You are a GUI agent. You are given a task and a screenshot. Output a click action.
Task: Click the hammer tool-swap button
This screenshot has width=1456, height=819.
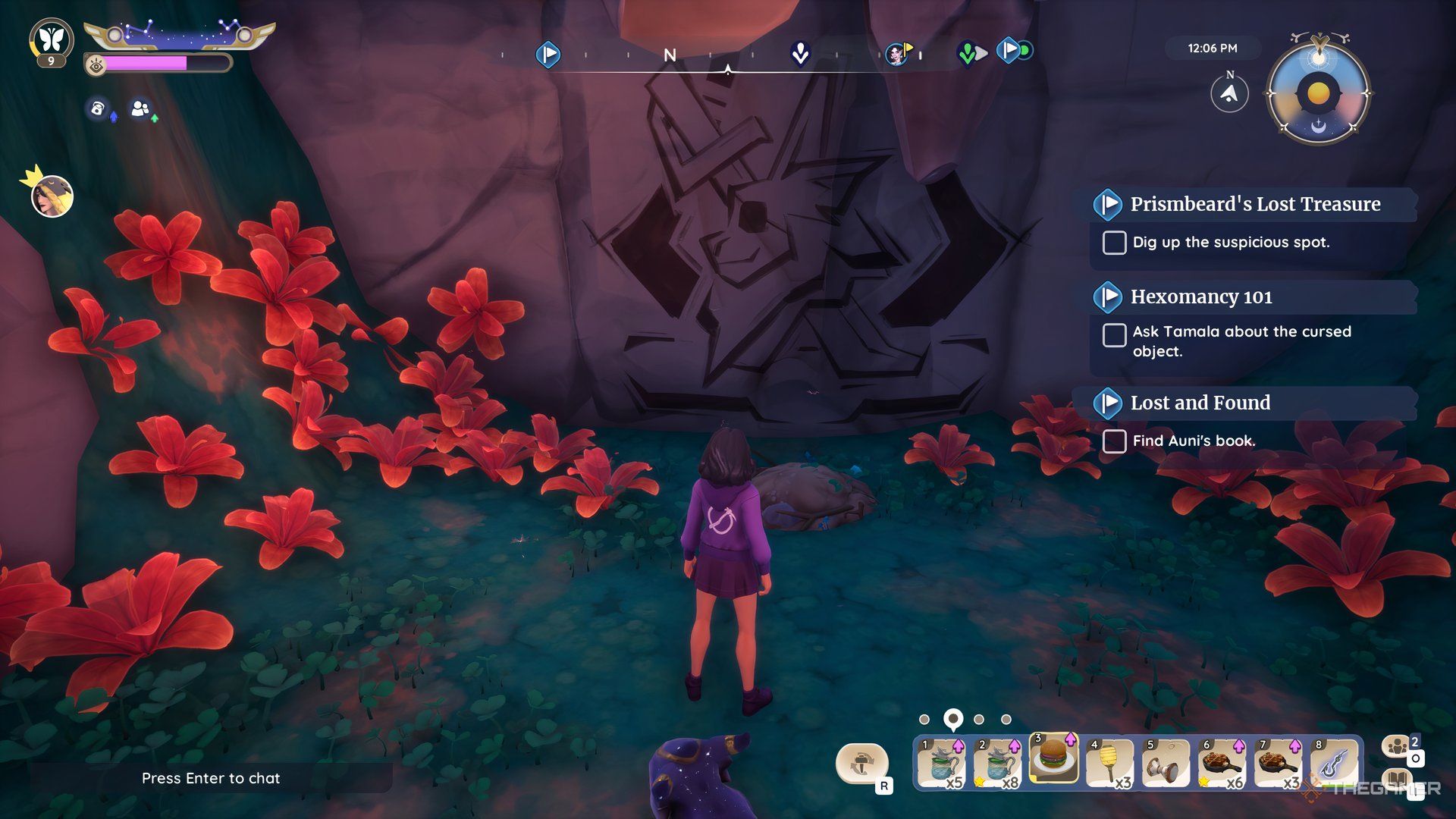click(861, 763)
